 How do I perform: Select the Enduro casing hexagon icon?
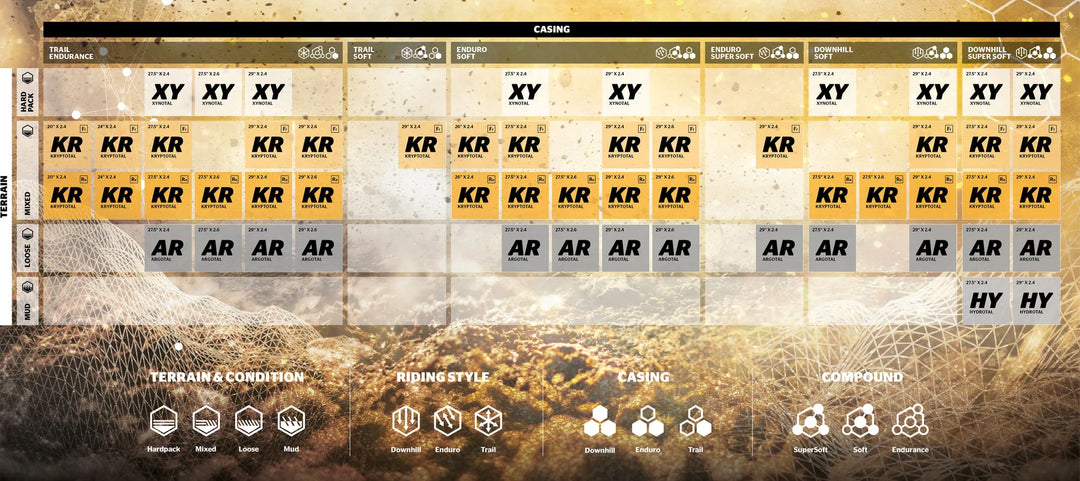(646, 421)
